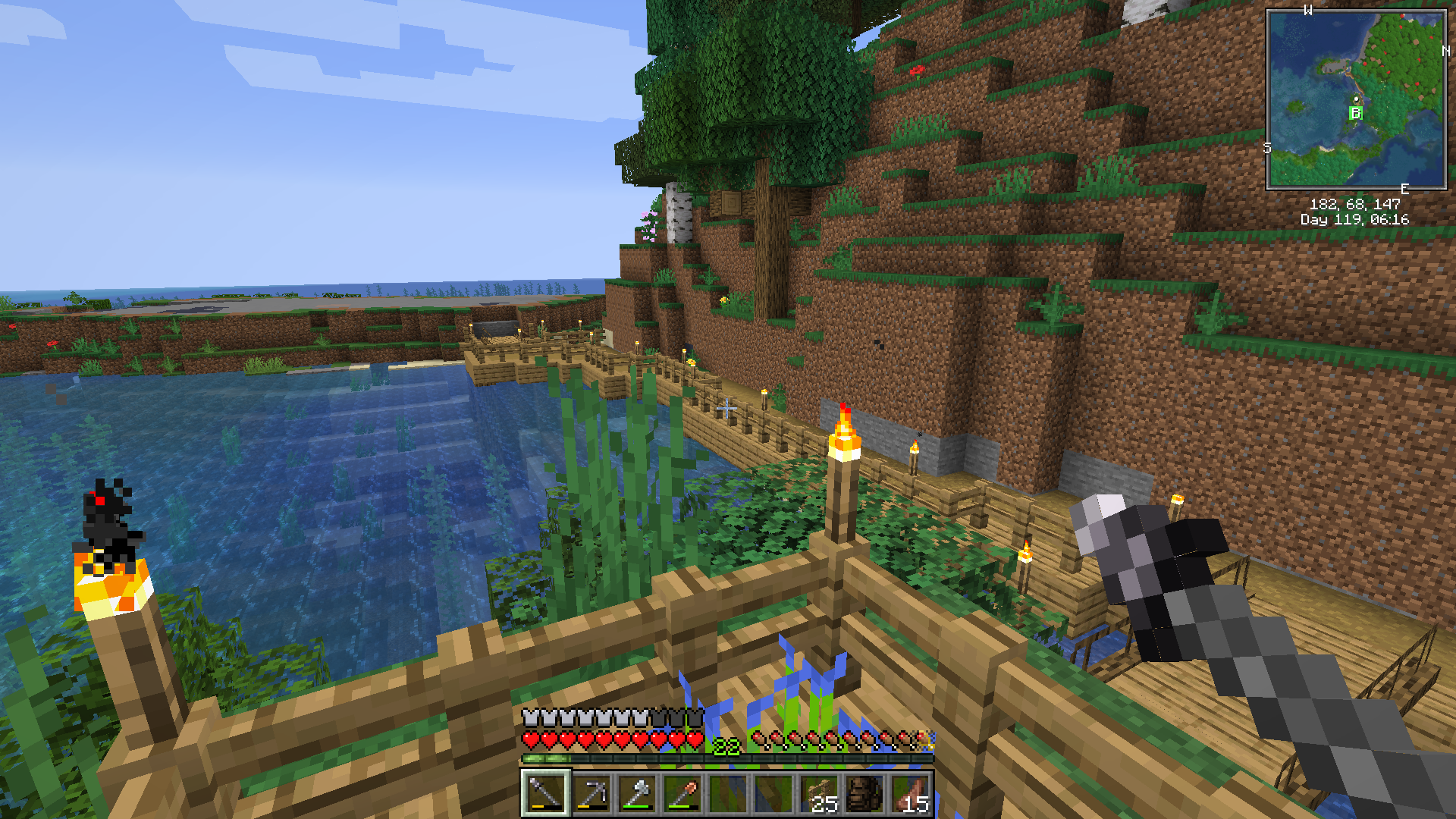
Task: Click the green B waypoint marker on the minimap
Action: click(x=1356, y=113)
